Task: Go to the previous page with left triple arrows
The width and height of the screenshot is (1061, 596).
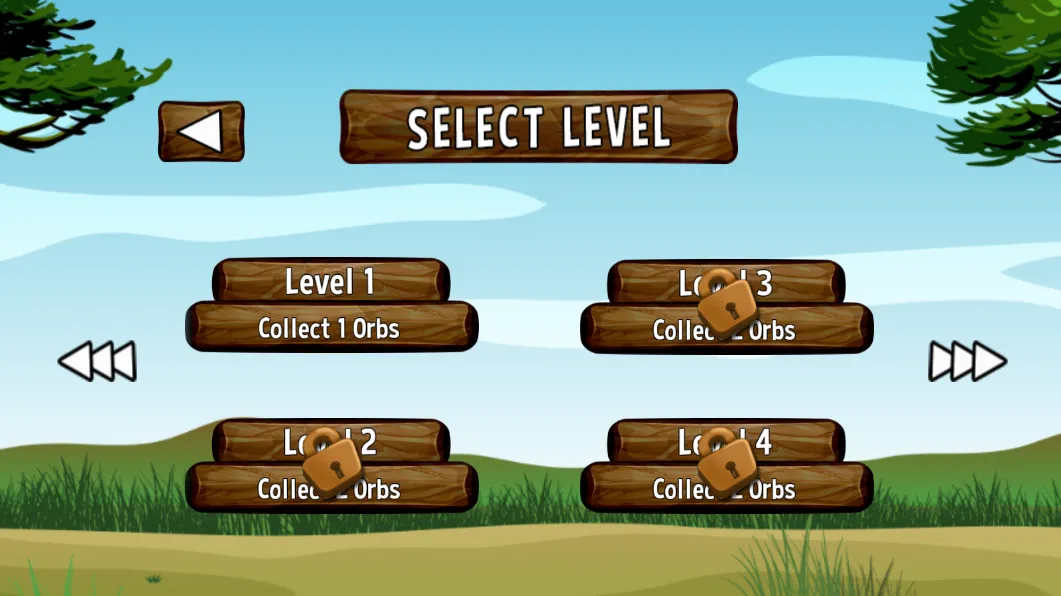Action: 97,361
